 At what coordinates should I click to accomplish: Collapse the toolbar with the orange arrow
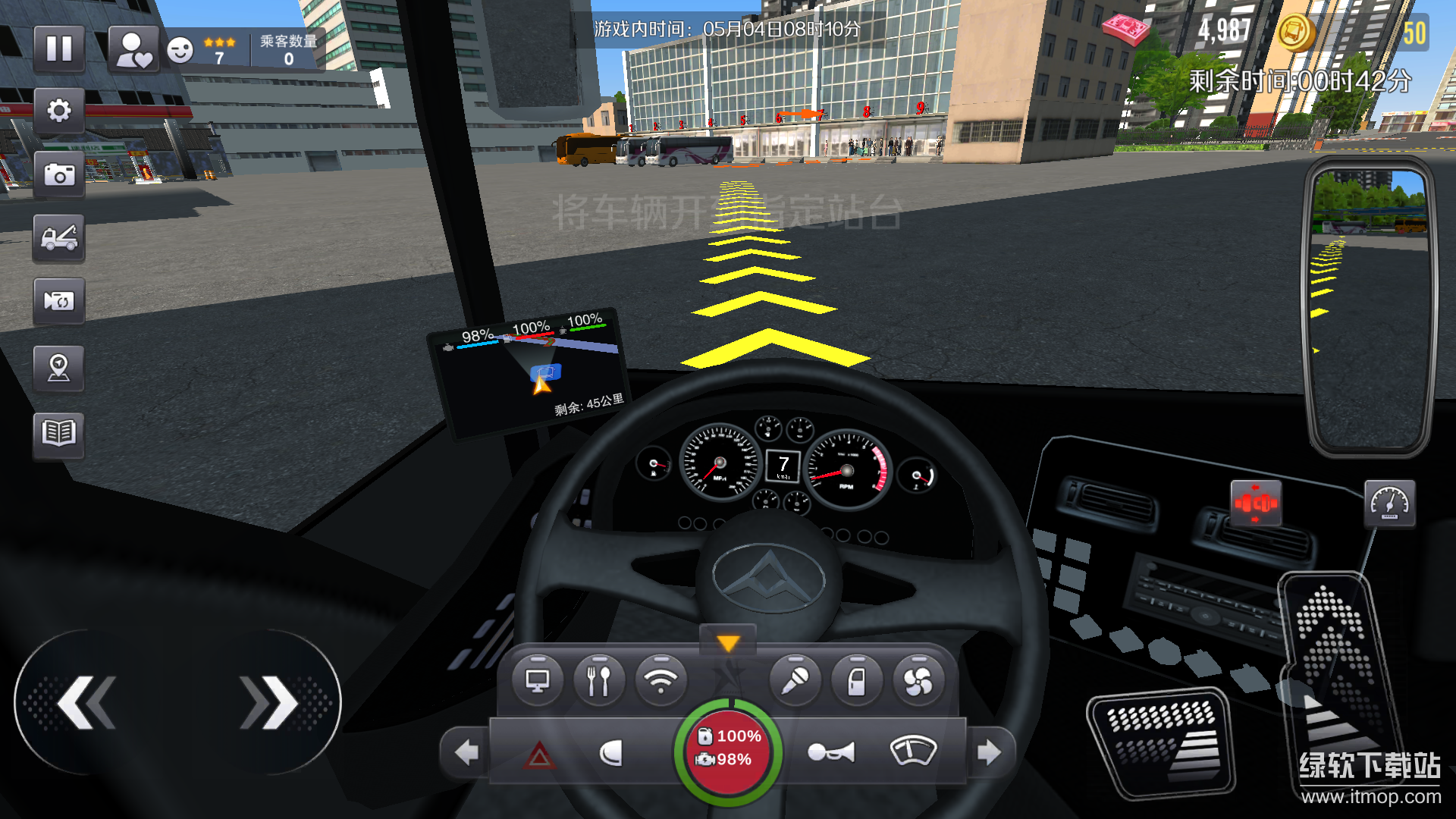728,643
